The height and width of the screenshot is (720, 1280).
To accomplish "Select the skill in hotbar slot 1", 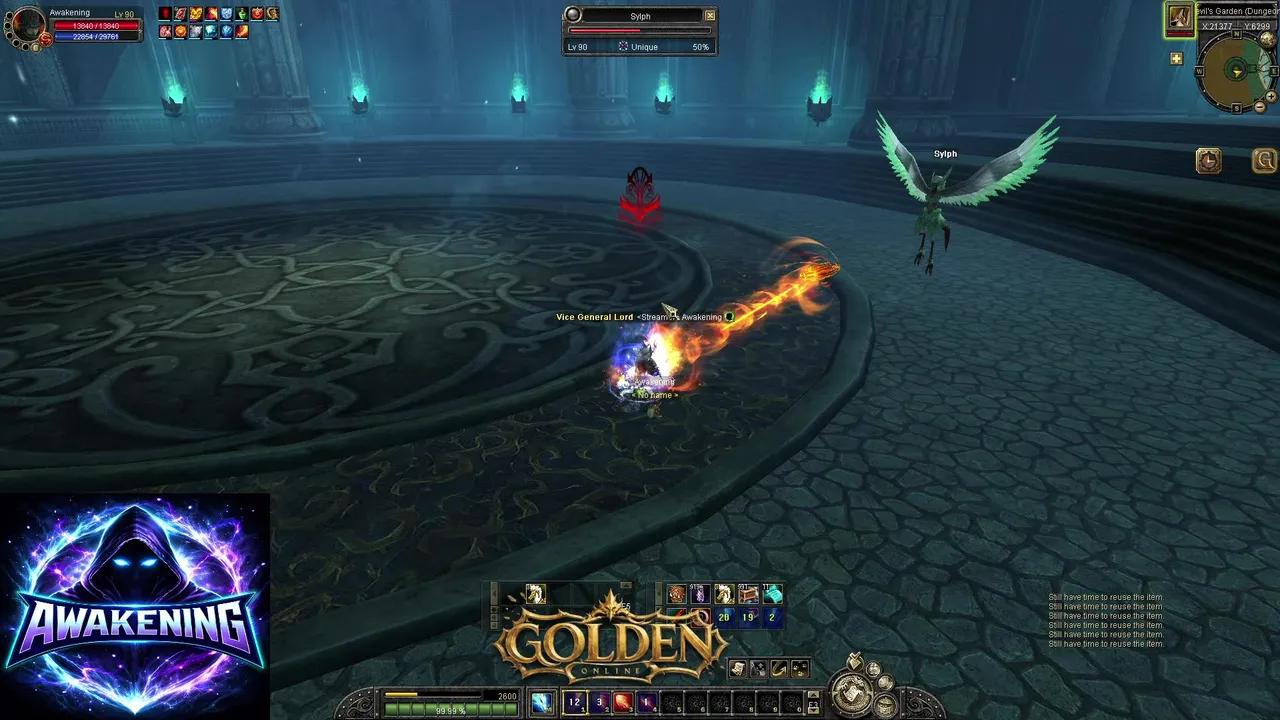I will click(574, 702).
